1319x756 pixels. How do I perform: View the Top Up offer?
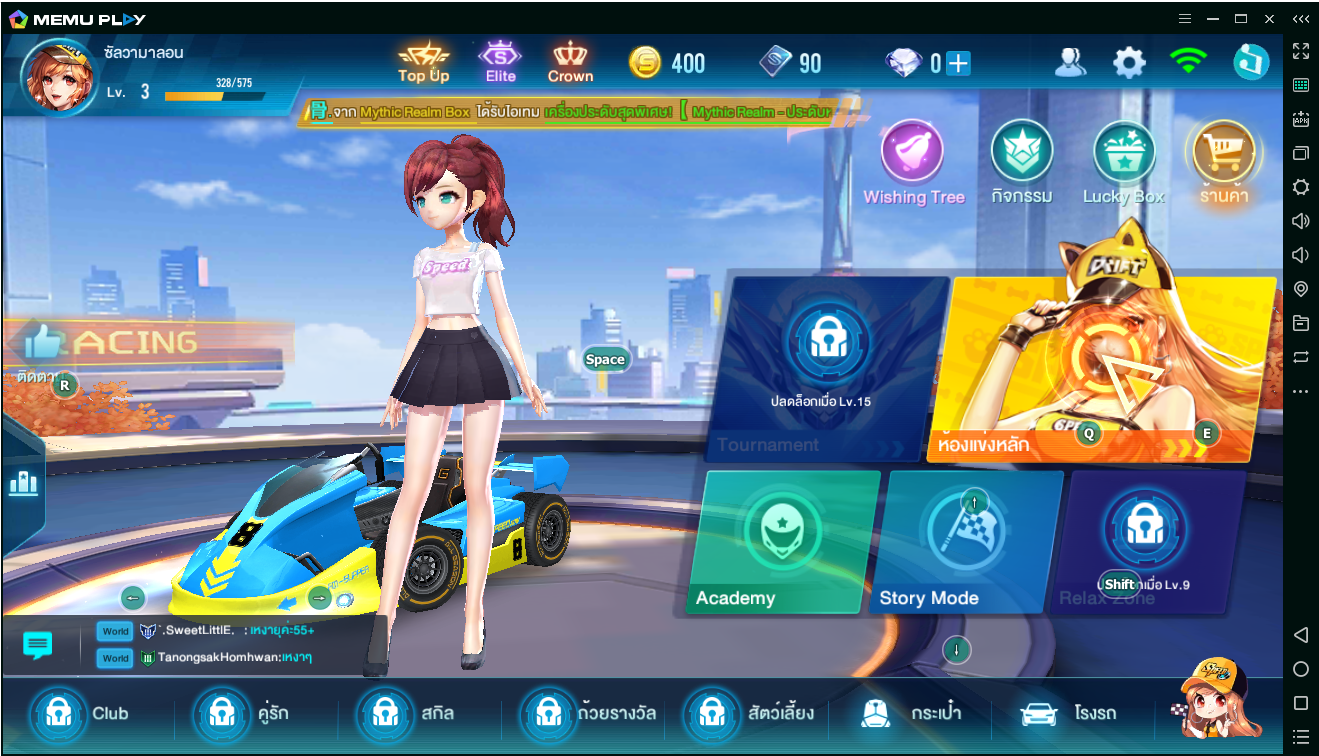pos(424,63)
